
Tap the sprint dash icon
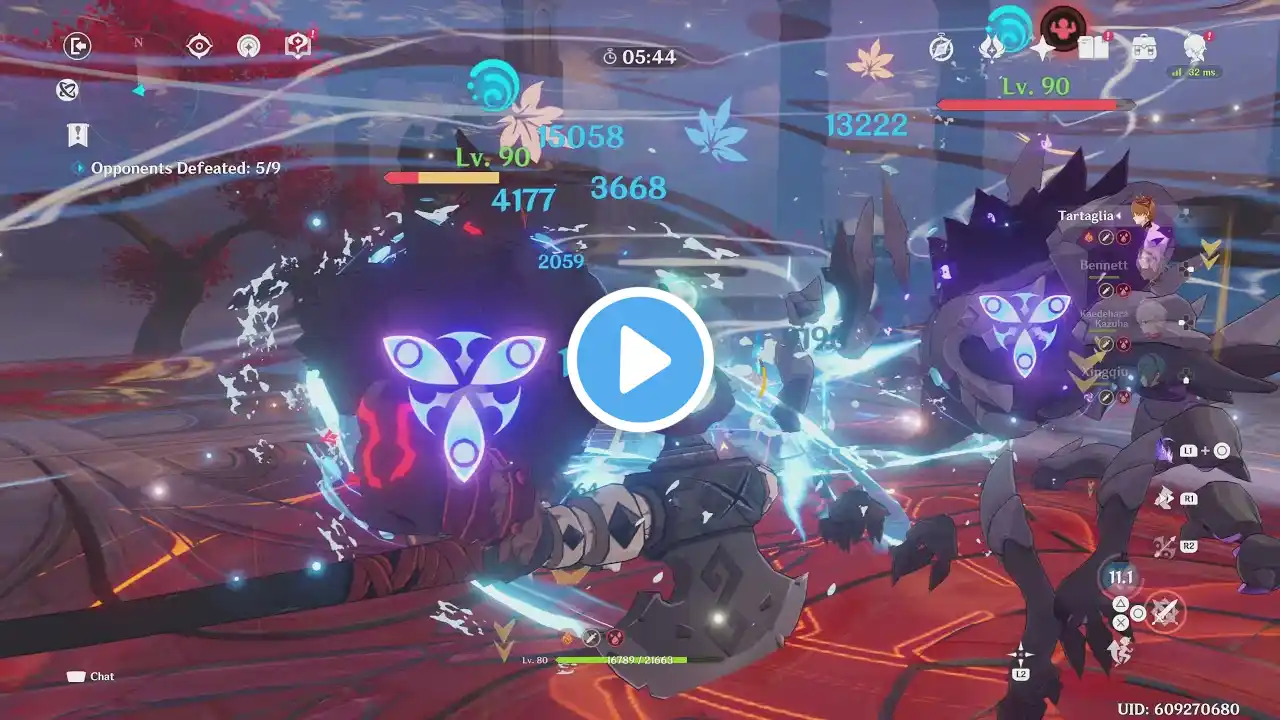click(x=1119, y=651)
